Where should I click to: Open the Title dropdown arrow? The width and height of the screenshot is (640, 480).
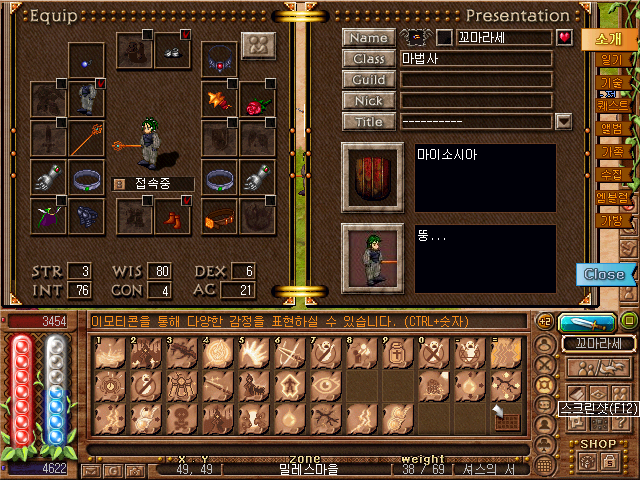coord(563,122)
